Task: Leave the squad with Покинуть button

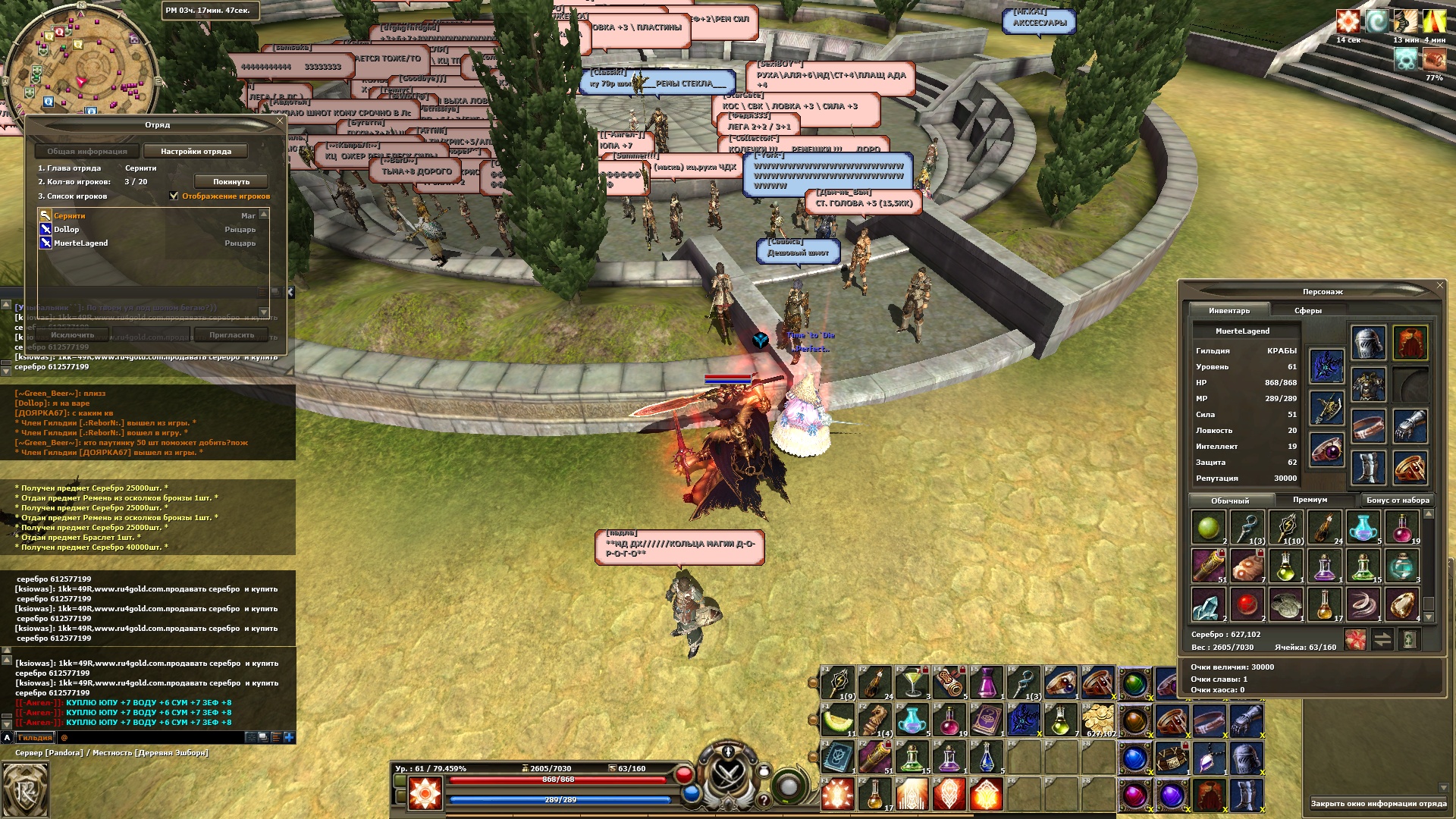Action: pyautogui.click(x=231, y=182)
